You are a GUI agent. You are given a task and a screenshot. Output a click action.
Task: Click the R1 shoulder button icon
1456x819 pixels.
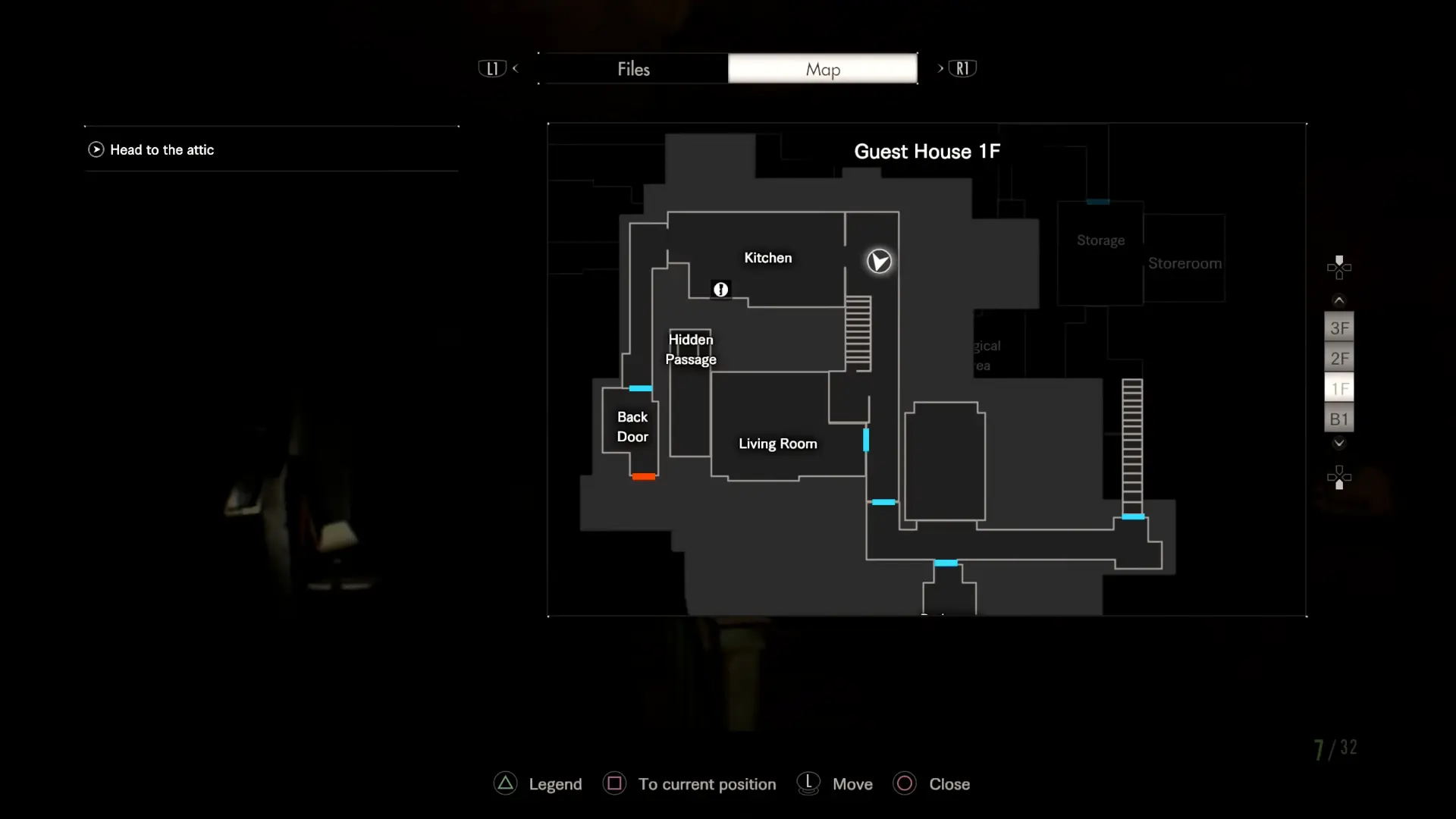pos(961,68)
